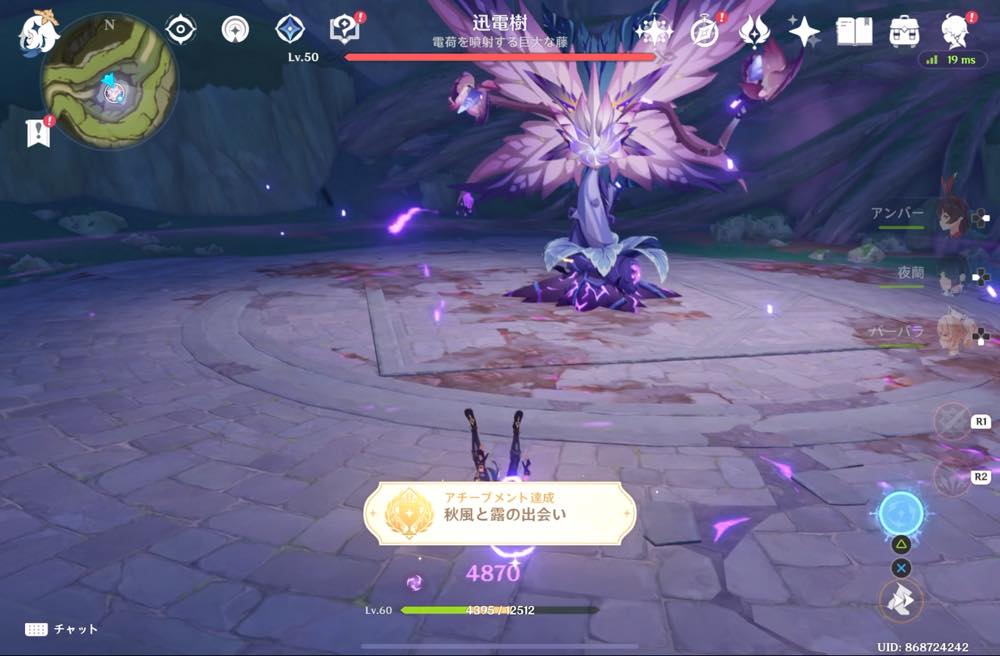Open the compass events icon

click(x=705, y=31)
